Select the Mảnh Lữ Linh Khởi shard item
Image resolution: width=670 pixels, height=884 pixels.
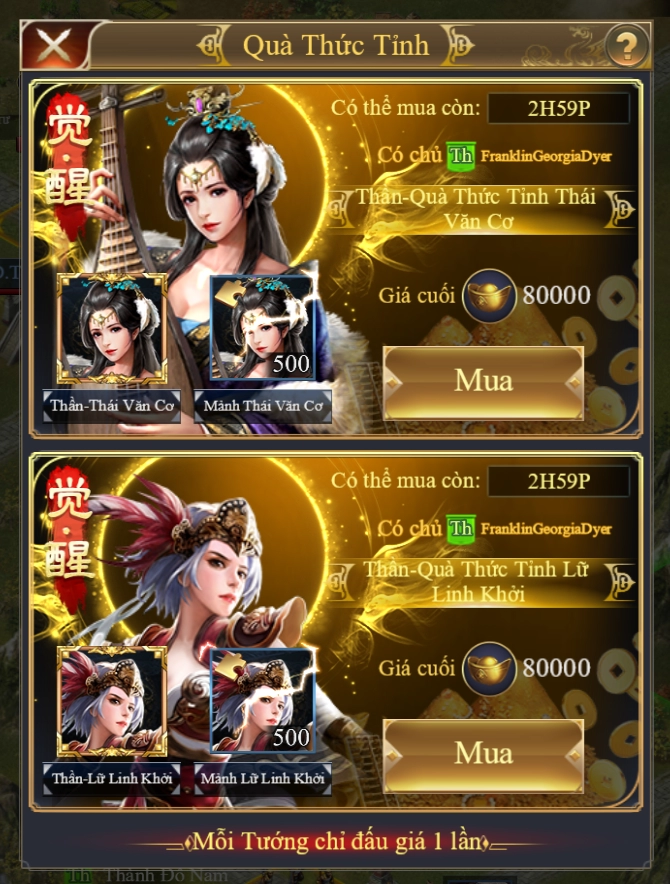pos(263,701)
